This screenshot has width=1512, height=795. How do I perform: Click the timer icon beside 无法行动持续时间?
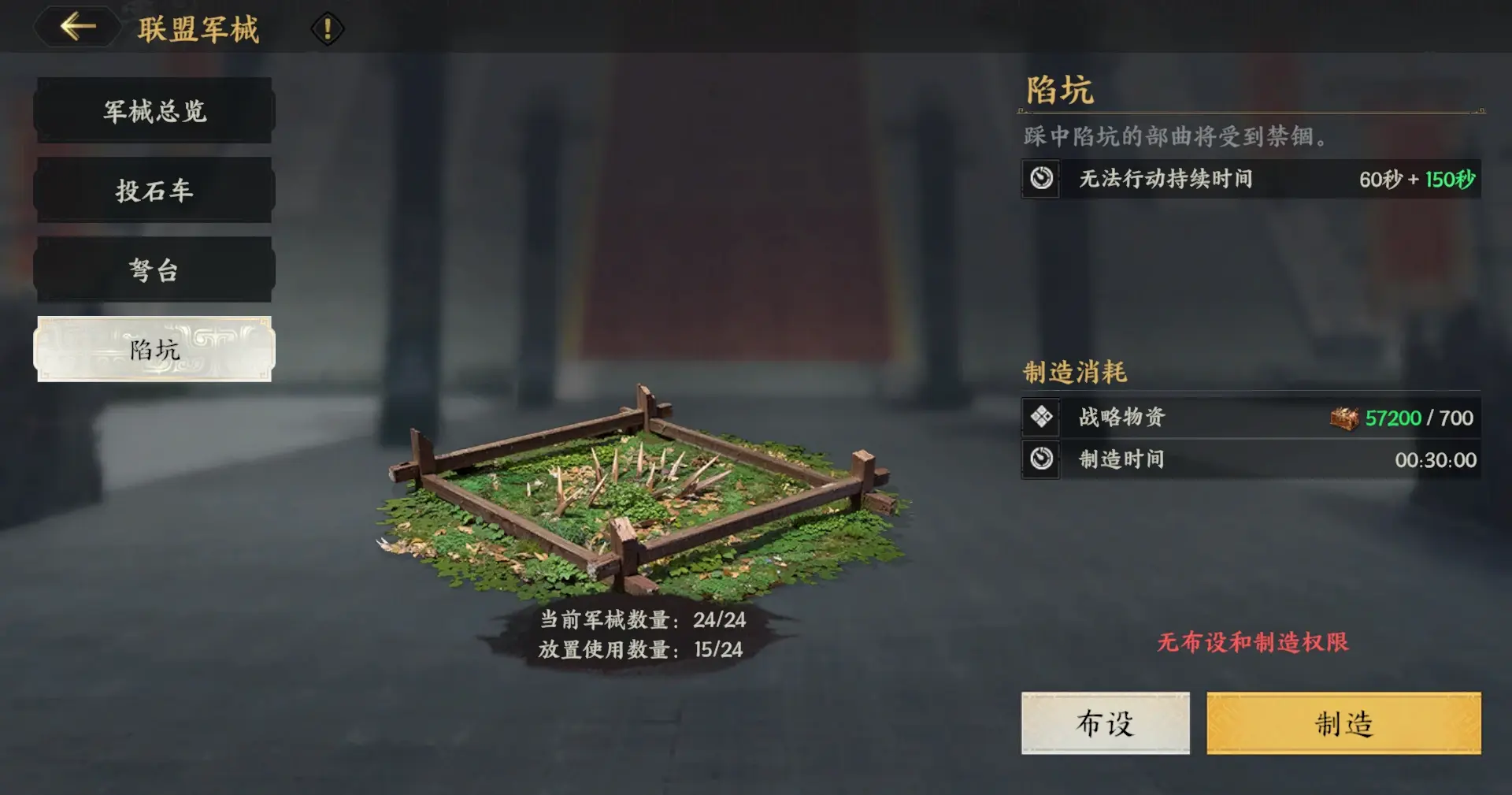pyautogui.click(x=1041, y=180)
